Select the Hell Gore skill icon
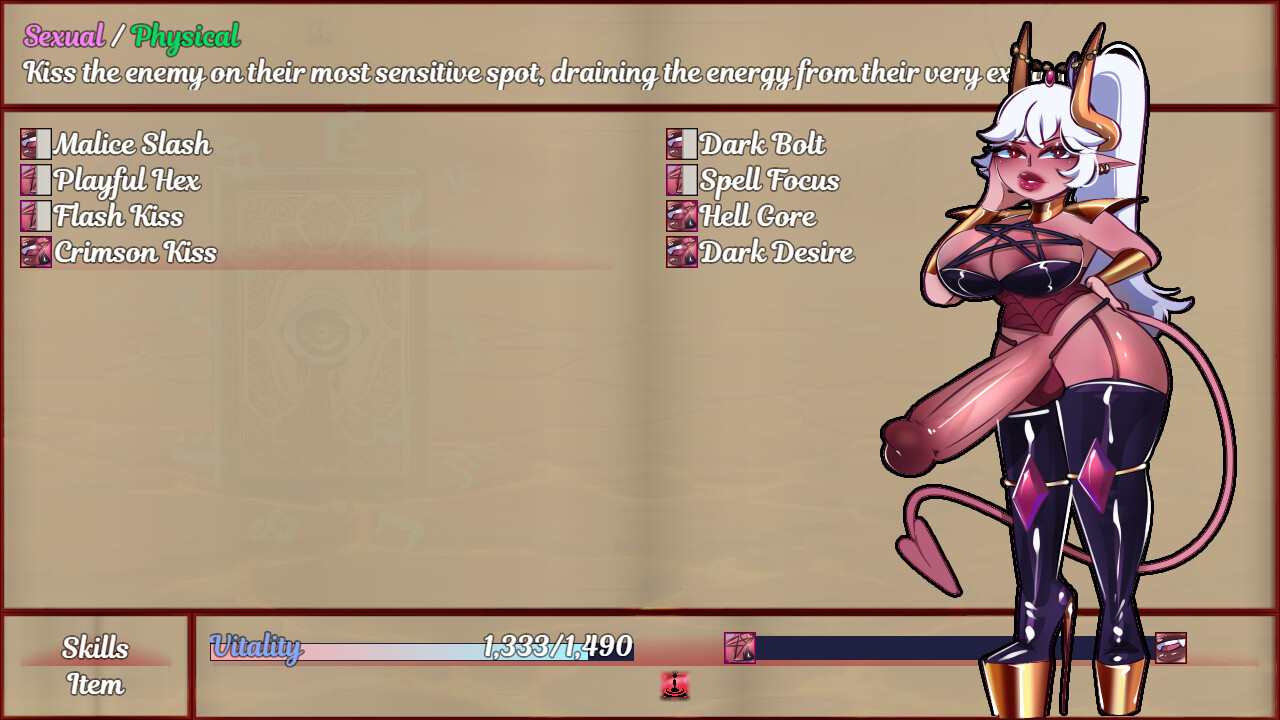The height and width of the screenshot is (720, 1280). [x=681, y=217]
